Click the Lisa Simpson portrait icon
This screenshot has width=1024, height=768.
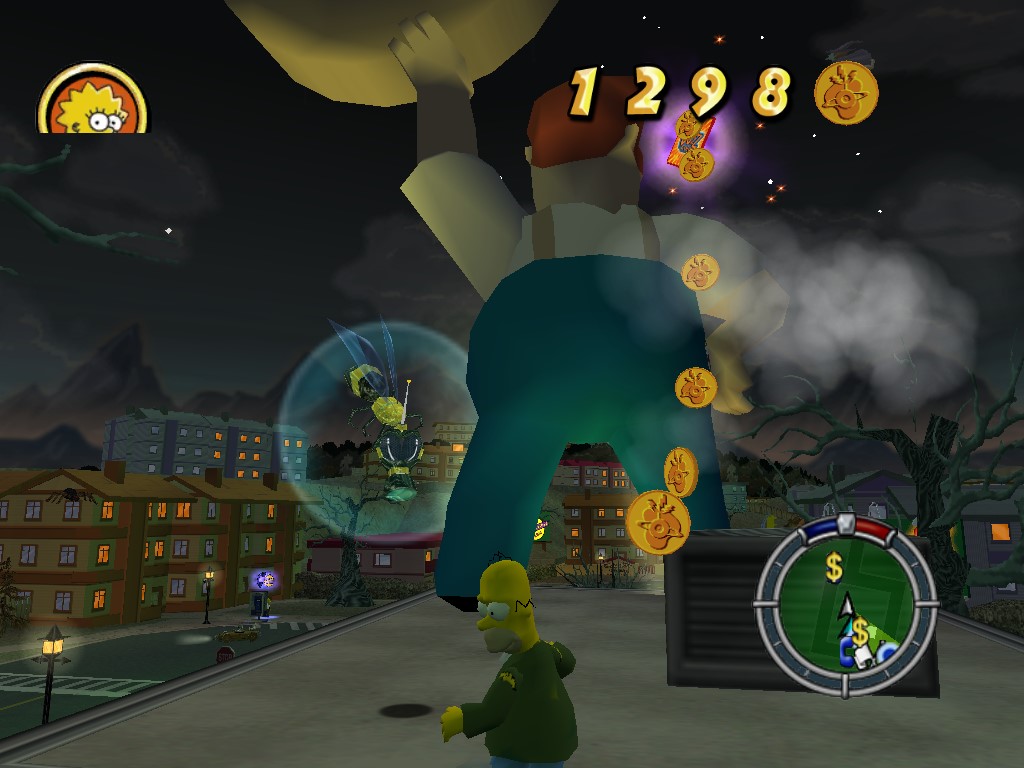click(x=92, y=103)
